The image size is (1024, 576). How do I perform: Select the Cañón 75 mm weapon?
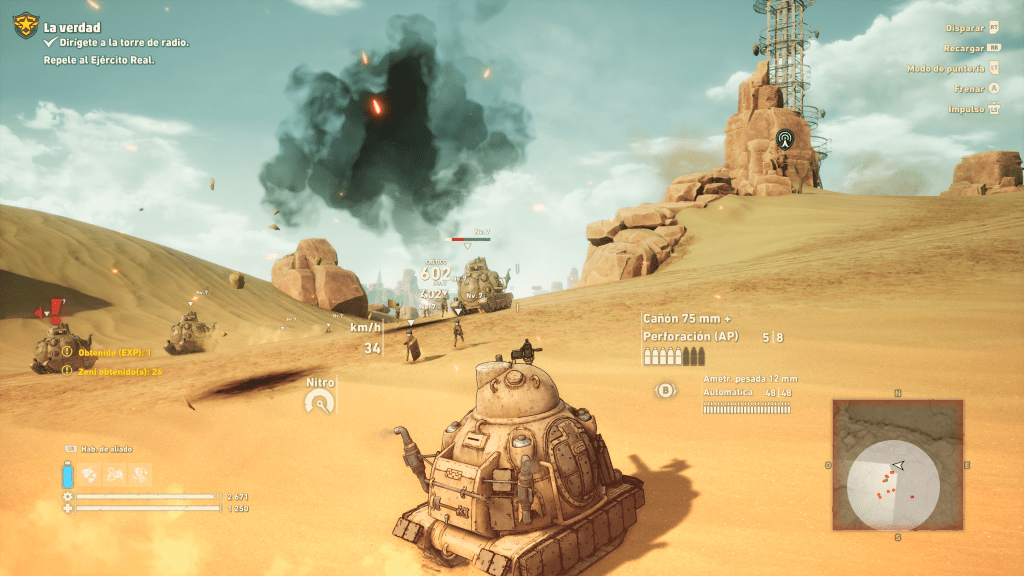click(x=686, y=319)
